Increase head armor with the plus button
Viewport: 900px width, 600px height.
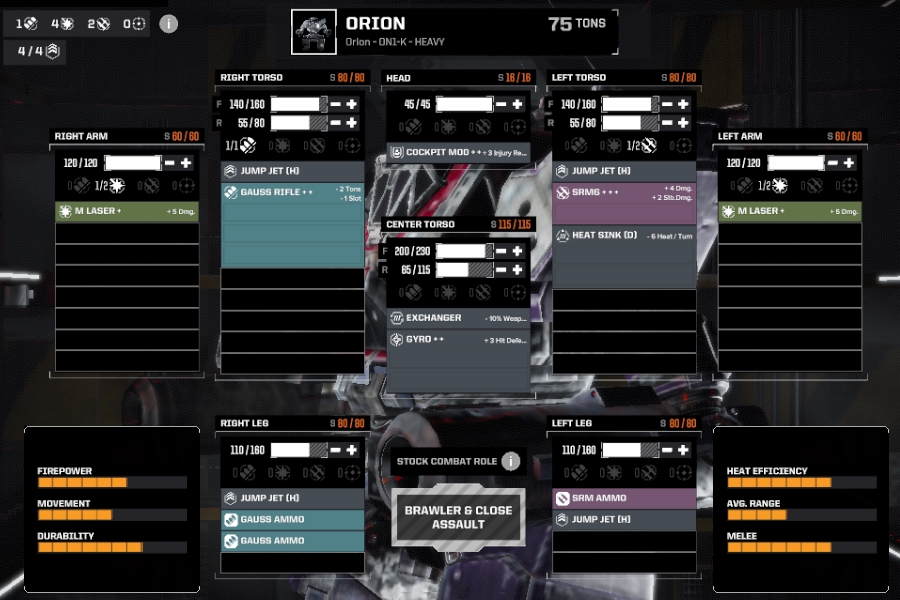[x=517, y=105]
